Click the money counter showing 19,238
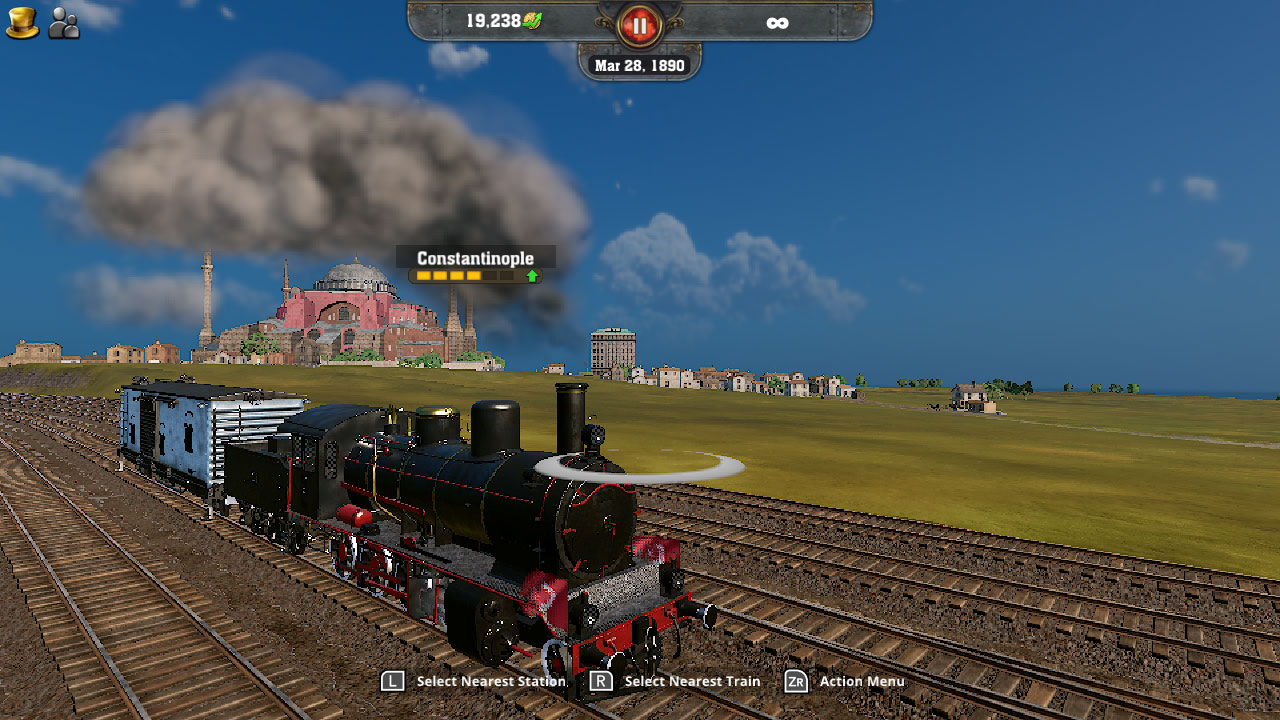 coord(493,18)
